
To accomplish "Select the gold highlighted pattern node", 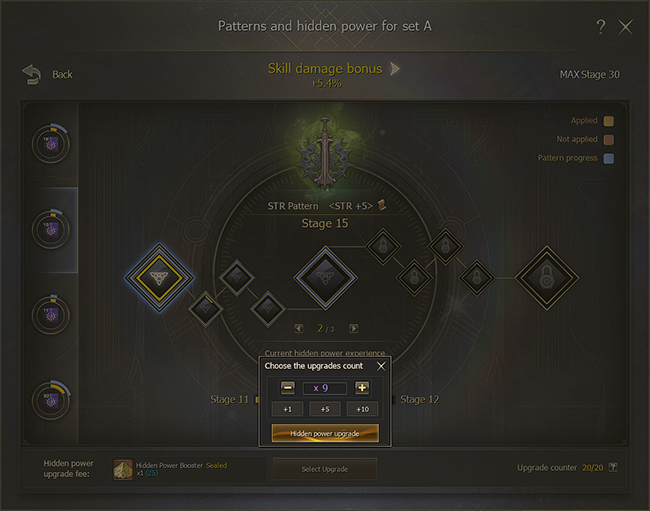I will point(158,274).
